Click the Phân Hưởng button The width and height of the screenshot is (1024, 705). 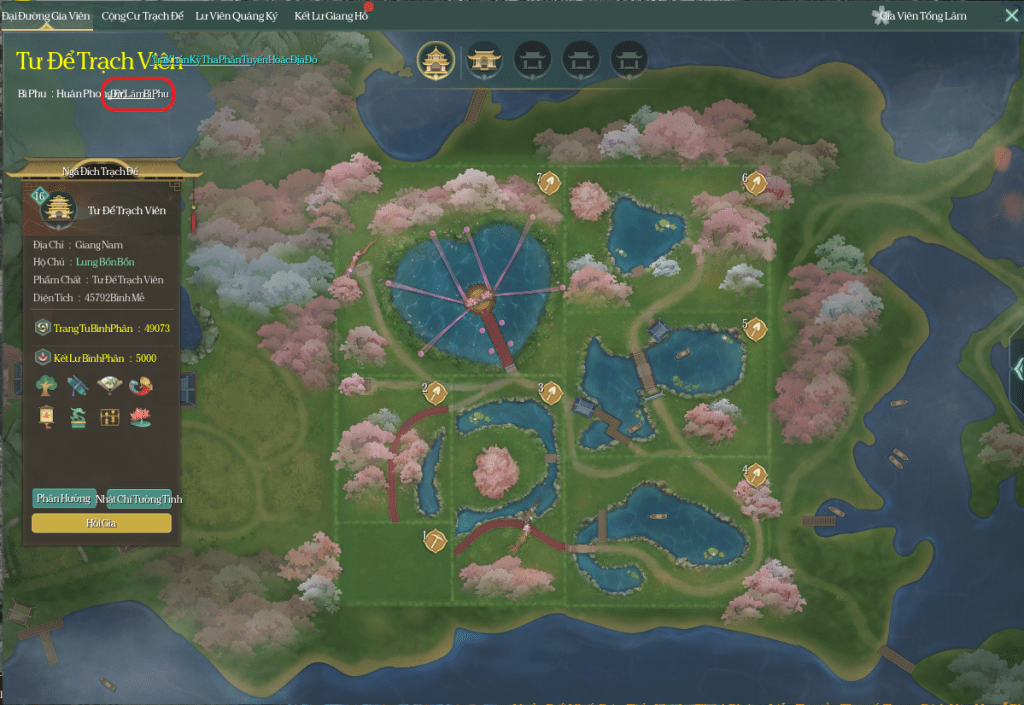click(63, 498)
